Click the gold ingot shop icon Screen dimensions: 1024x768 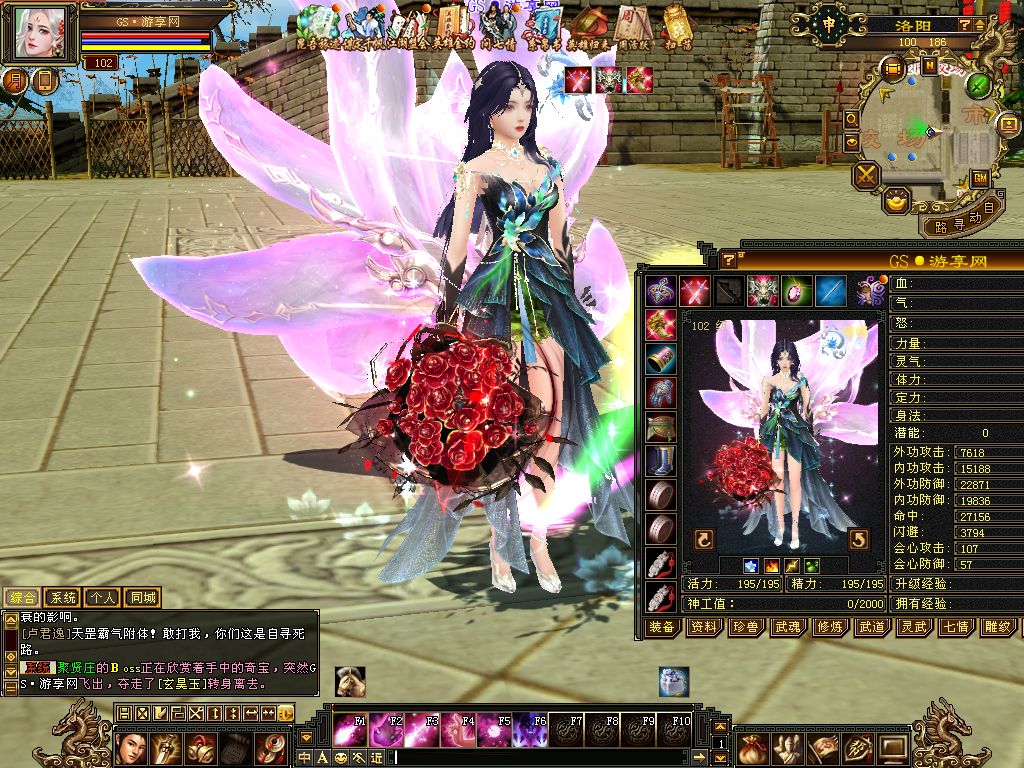(x=897, y=201)
